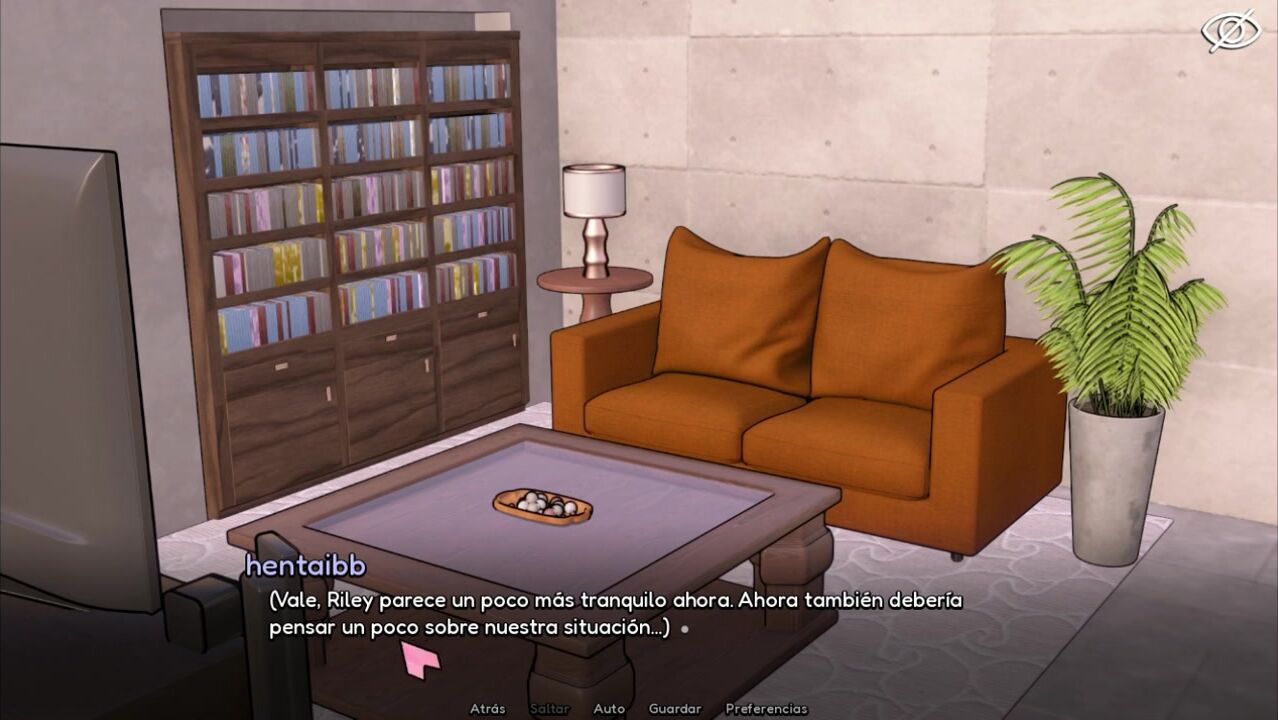Go back with the Atrás button

pyautogui.click(x=487, y=709)
